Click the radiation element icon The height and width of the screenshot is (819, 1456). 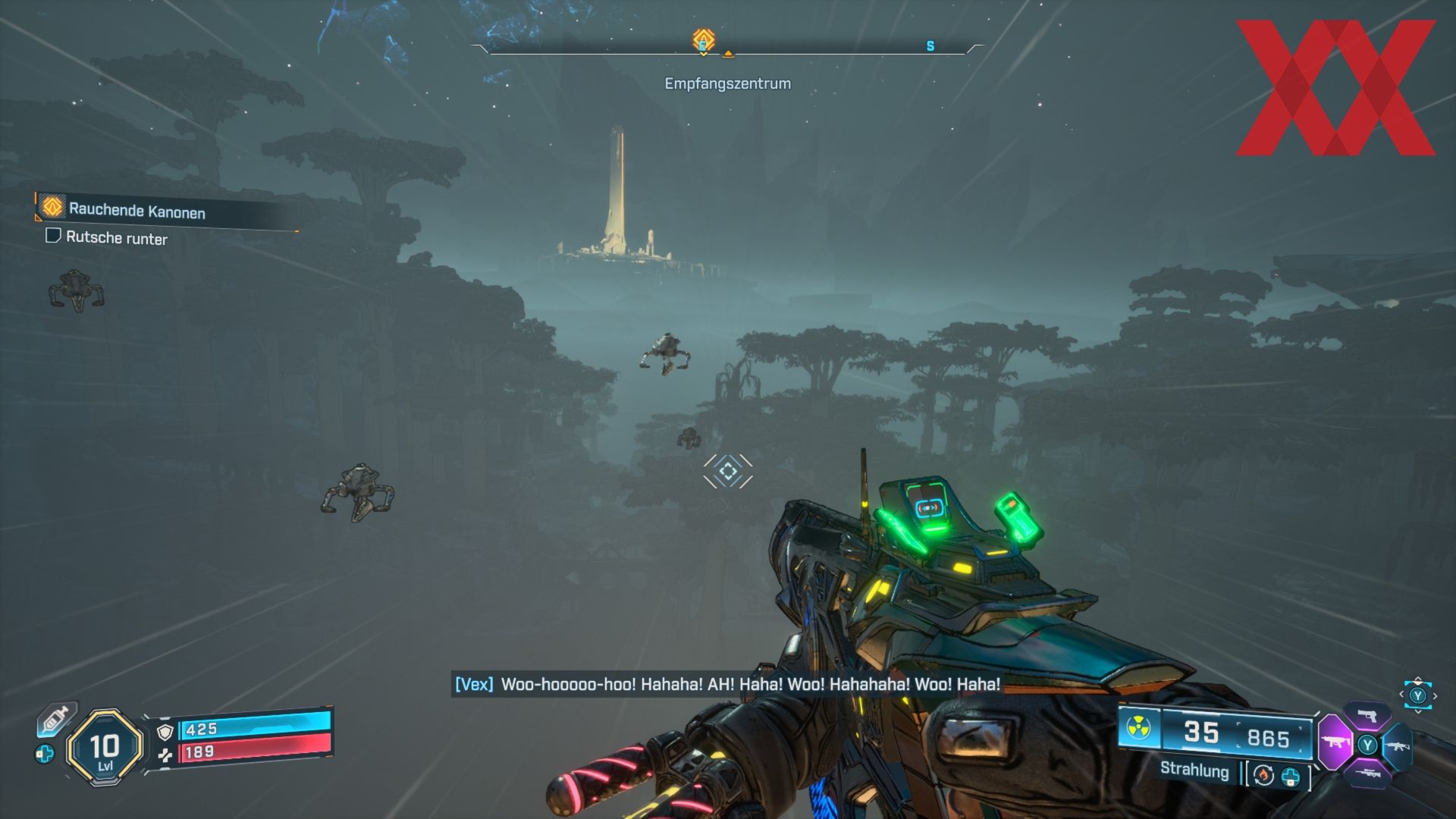(1137, 729)
